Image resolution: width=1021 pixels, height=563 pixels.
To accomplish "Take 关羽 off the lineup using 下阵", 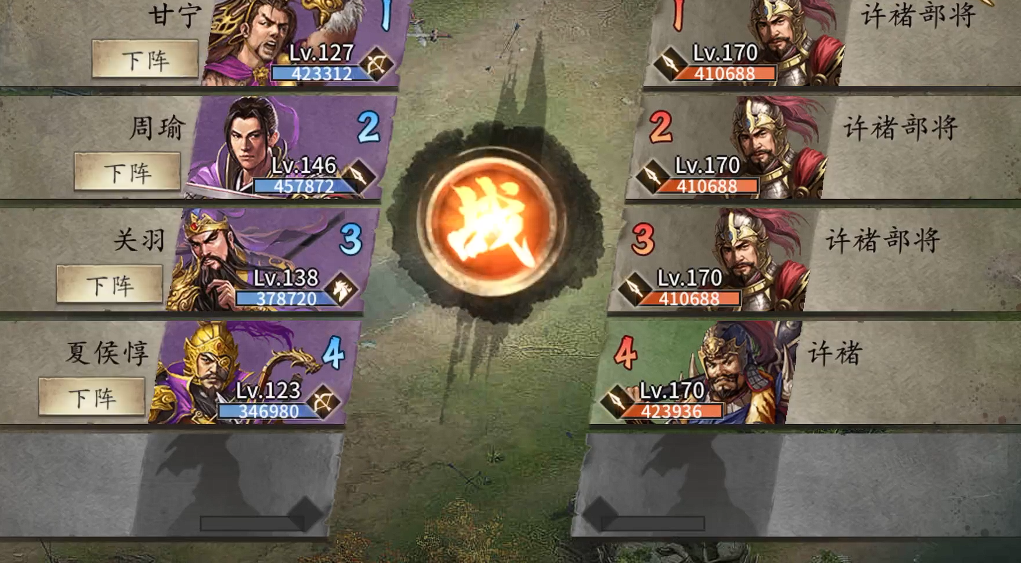I will 109,285.
